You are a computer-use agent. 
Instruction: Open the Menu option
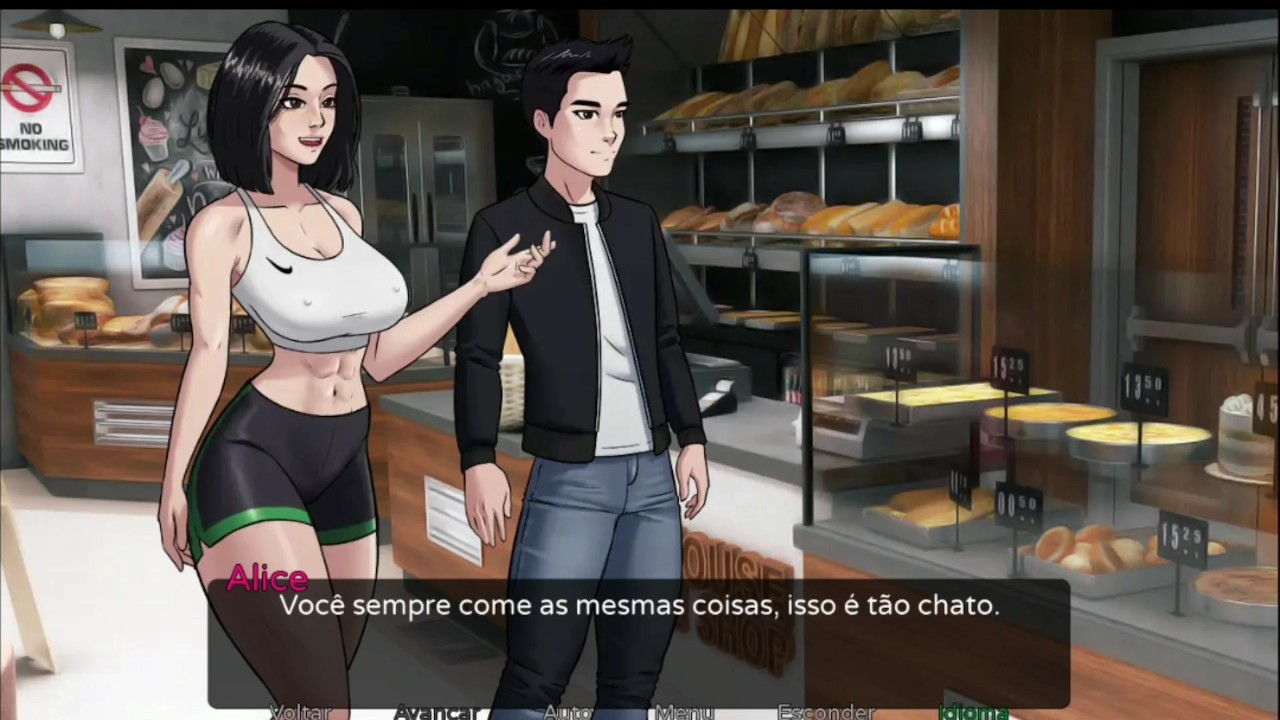point(684,712)
